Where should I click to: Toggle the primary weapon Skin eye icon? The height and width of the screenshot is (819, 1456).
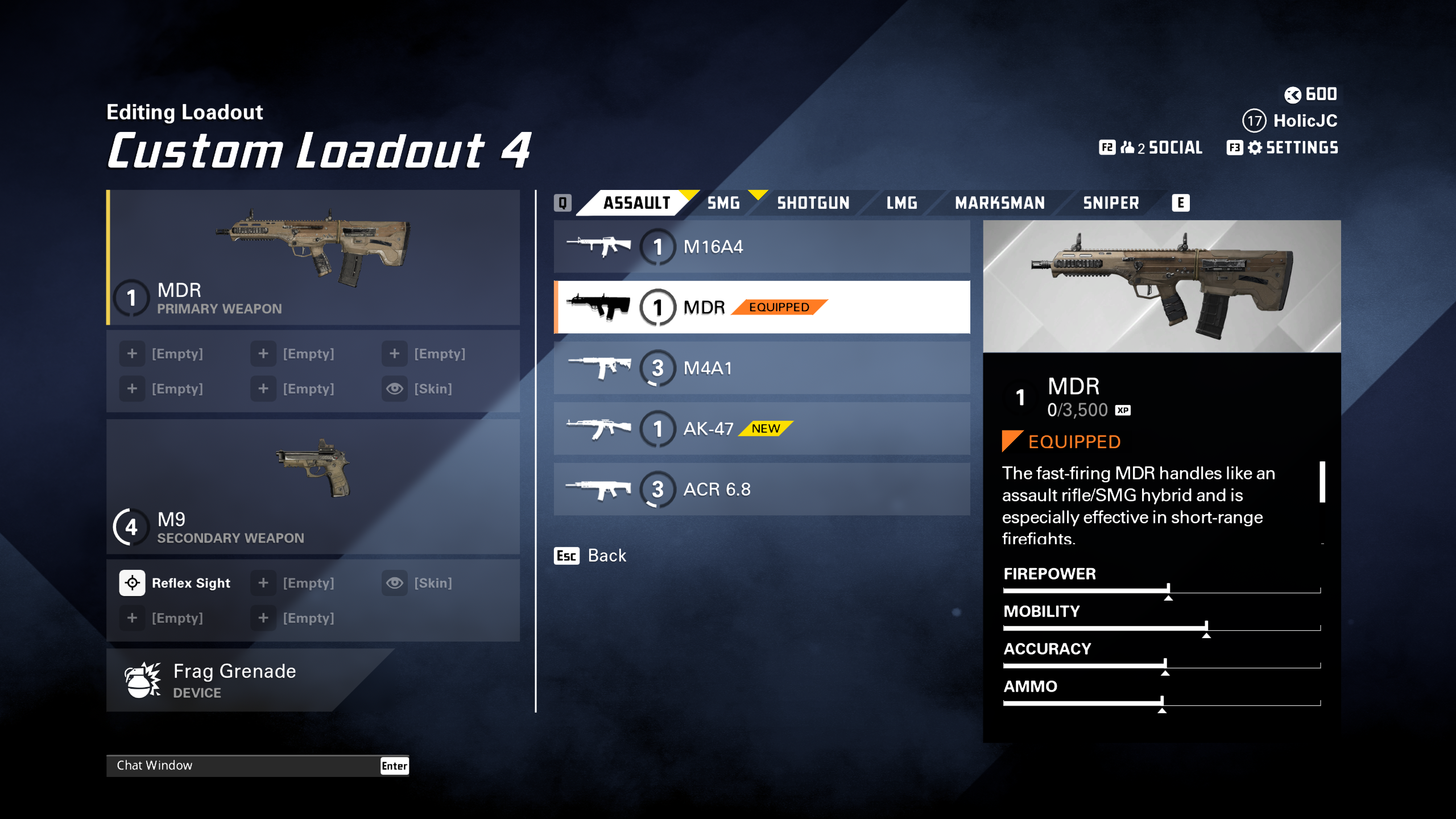pos(394,388)
